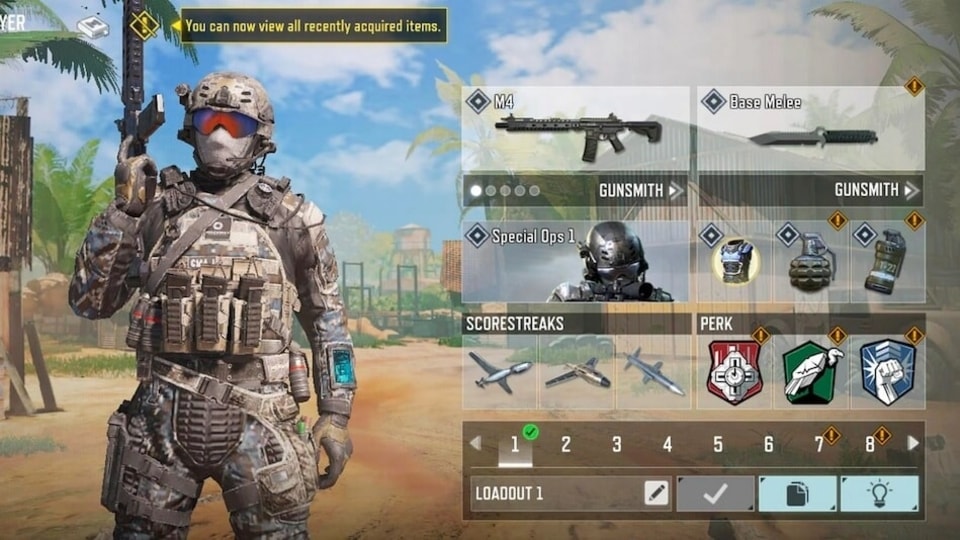Switch to loadout tab 2

pyautogui.click(x=566, y=444)
